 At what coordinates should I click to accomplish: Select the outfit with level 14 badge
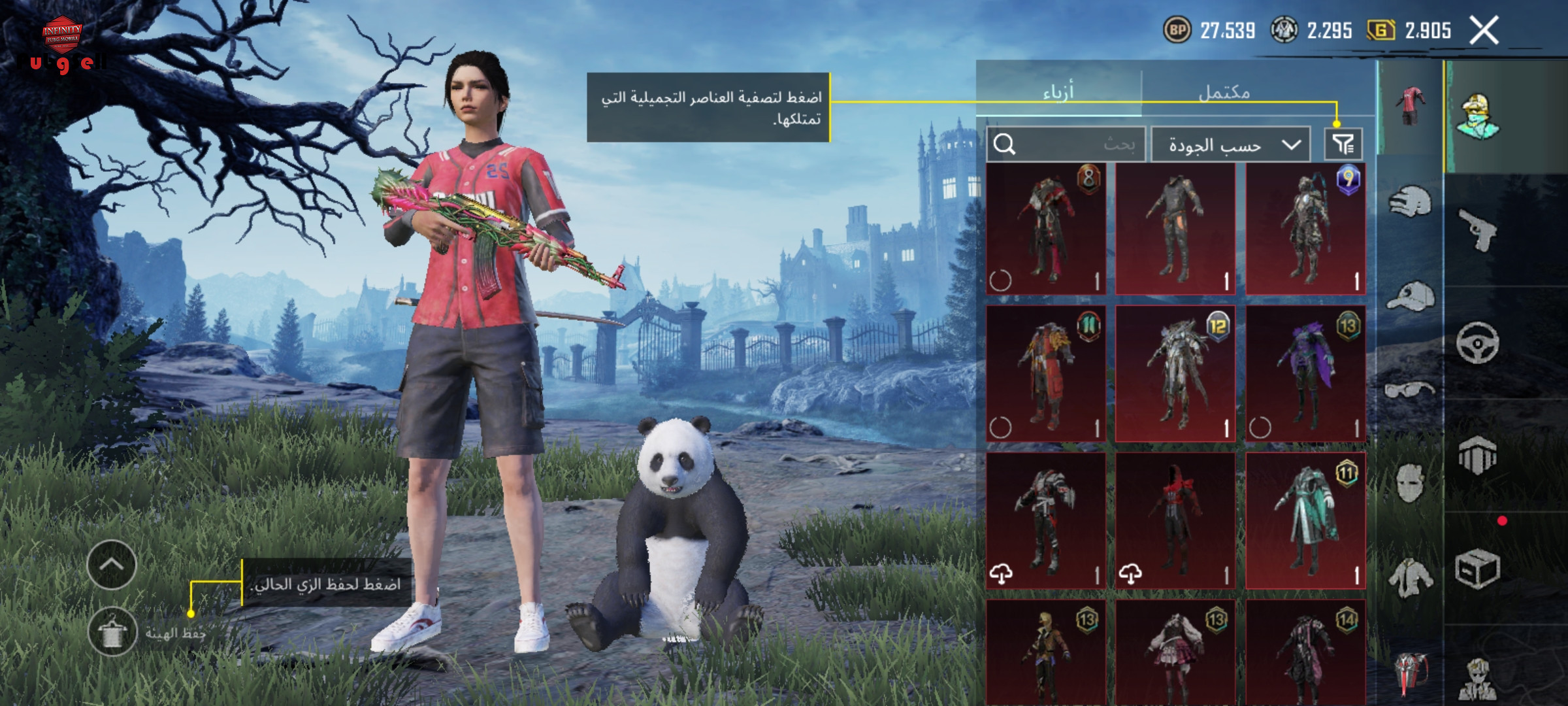point(1305,654)
